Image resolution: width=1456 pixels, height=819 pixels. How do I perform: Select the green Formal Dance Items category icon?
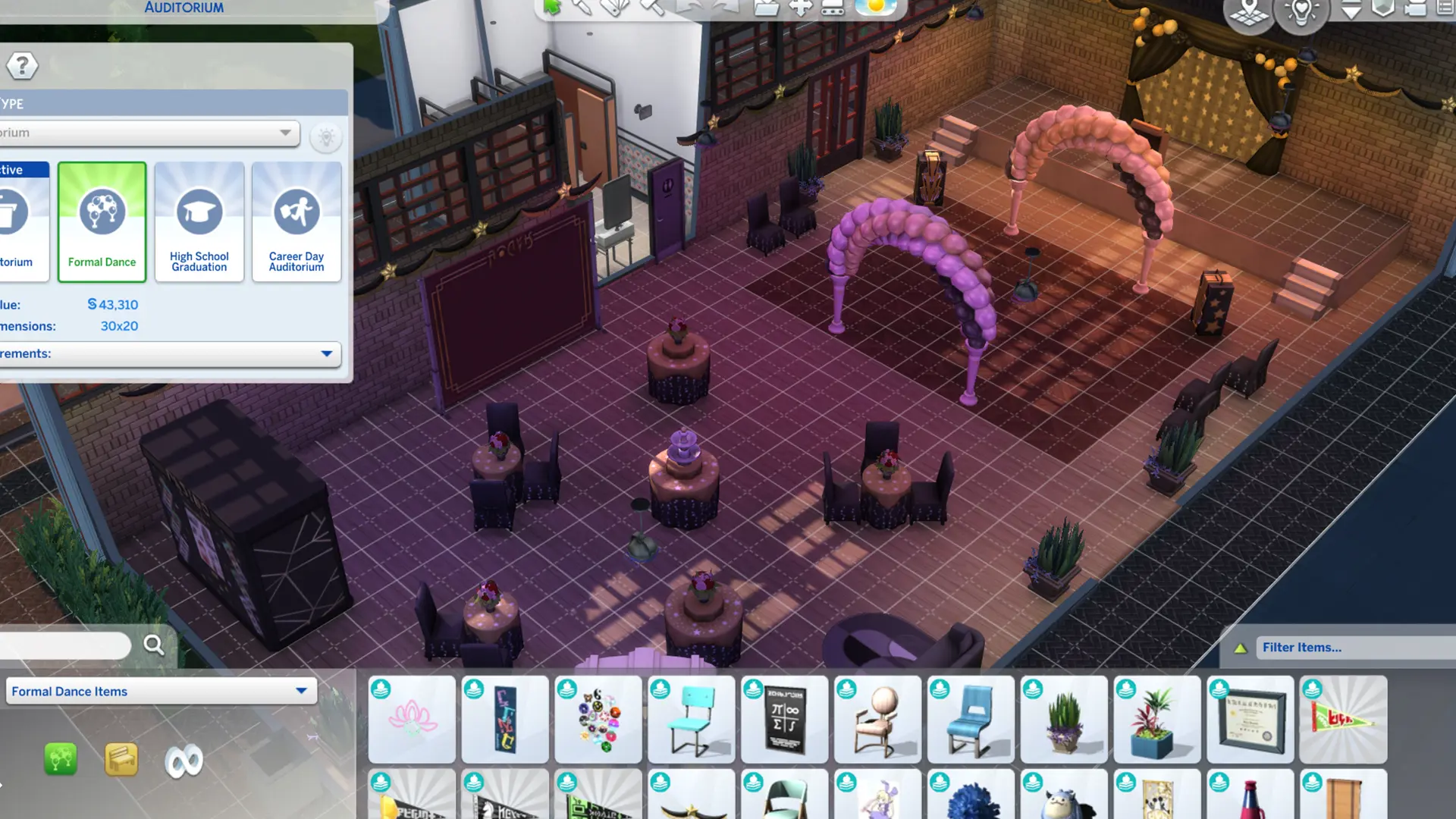point(60,759)
